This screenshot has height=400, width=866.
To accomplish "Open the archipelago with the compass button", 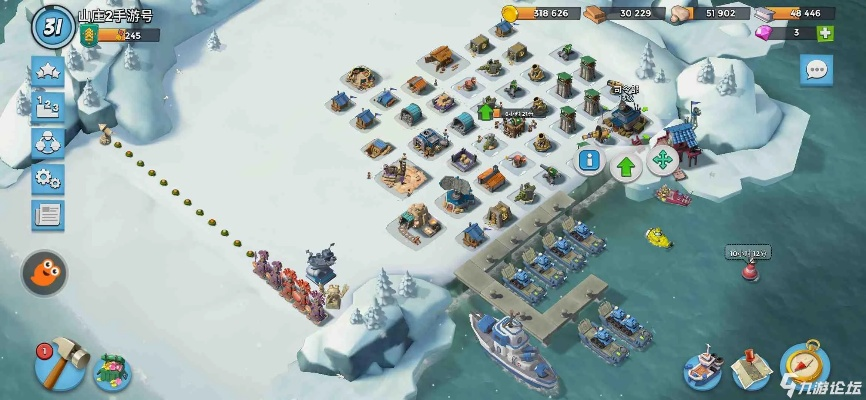I will click(x=803, y=365).
